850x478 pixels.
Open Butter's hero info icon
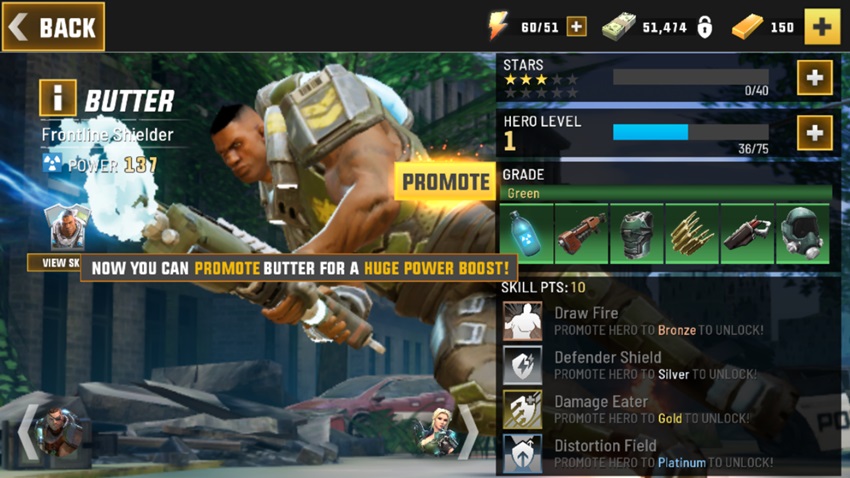[57, 99]
